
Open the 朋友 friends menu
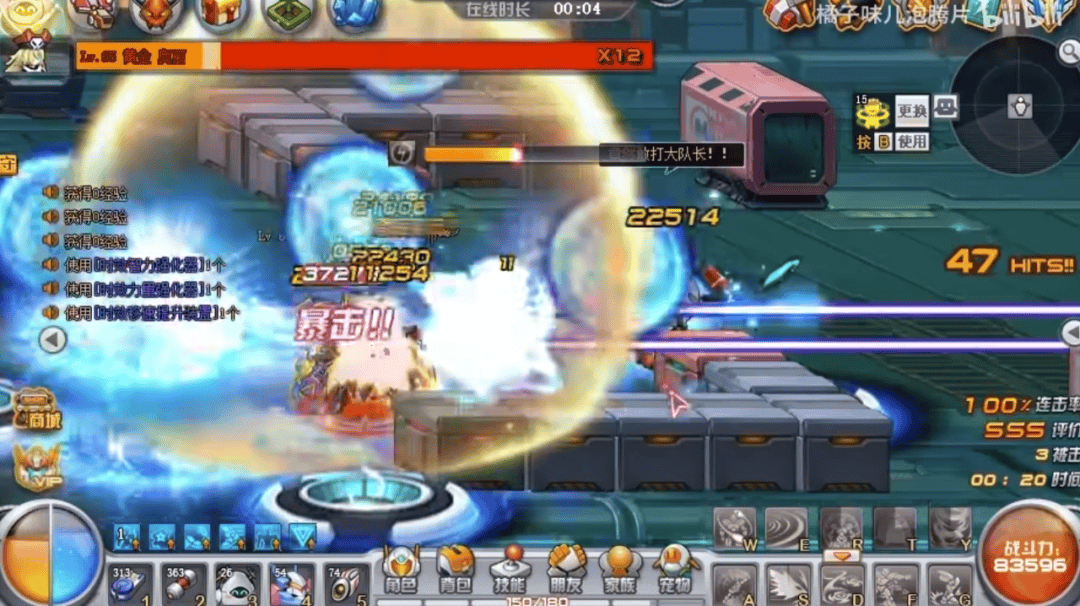point(565,571)
